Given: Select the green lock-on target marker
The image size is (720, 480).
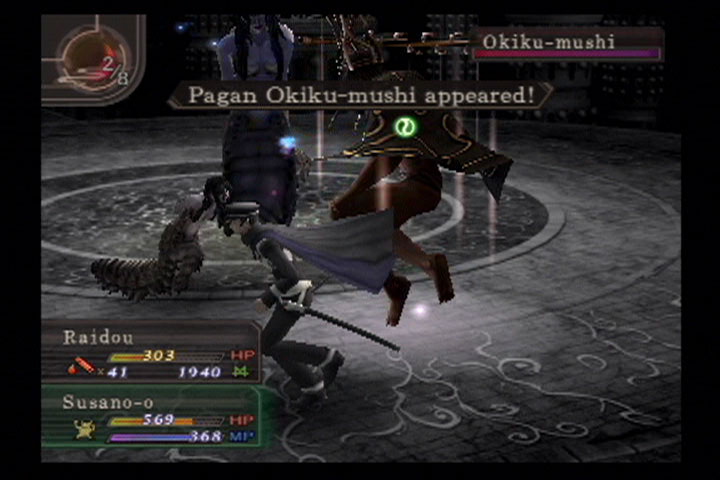Looking at the screenshot, I should click(406, 128).
